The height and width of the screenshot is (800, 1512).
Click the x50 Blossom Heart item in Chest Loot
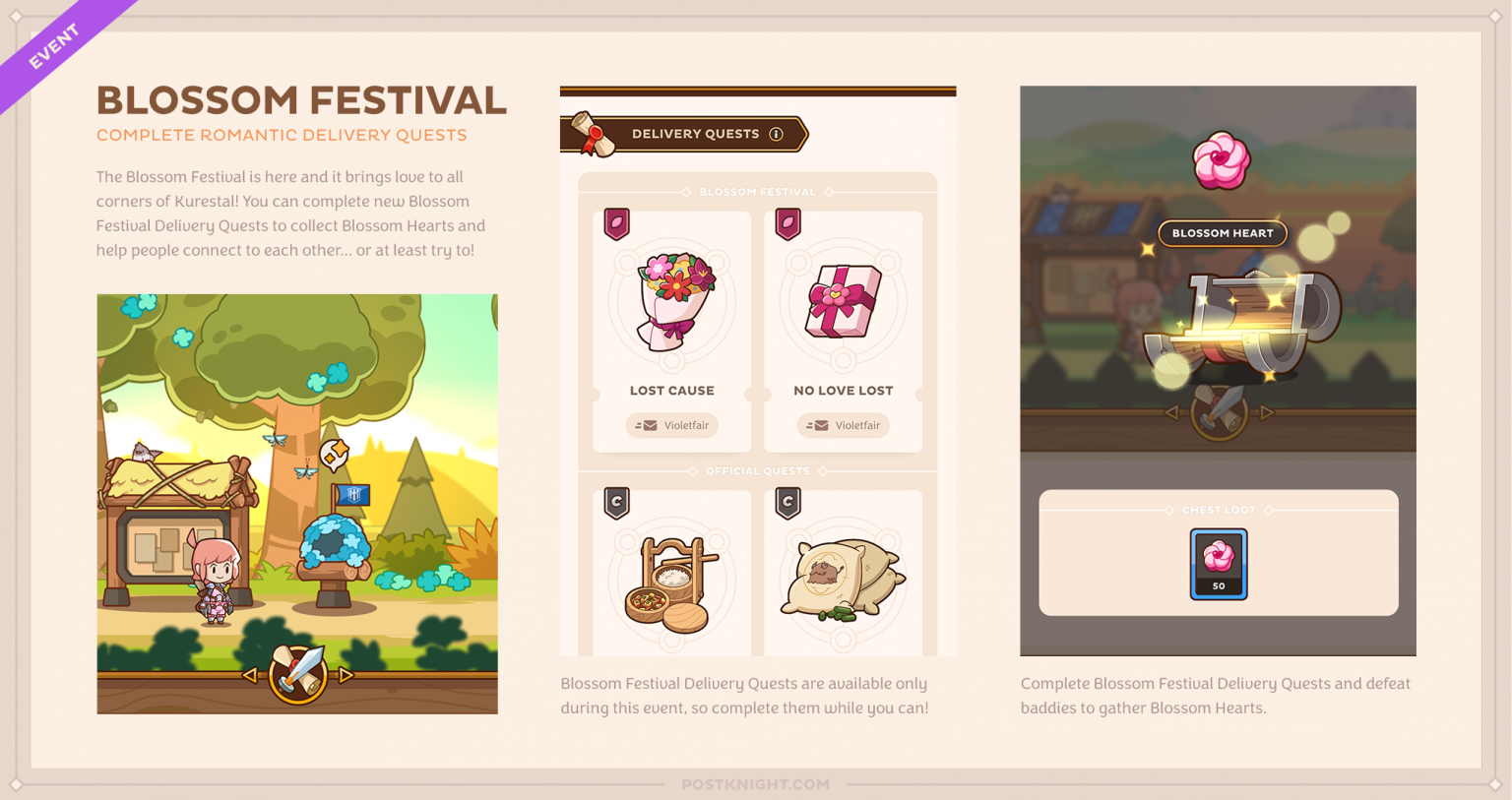pyautogui.click(x=1219, y=564)
